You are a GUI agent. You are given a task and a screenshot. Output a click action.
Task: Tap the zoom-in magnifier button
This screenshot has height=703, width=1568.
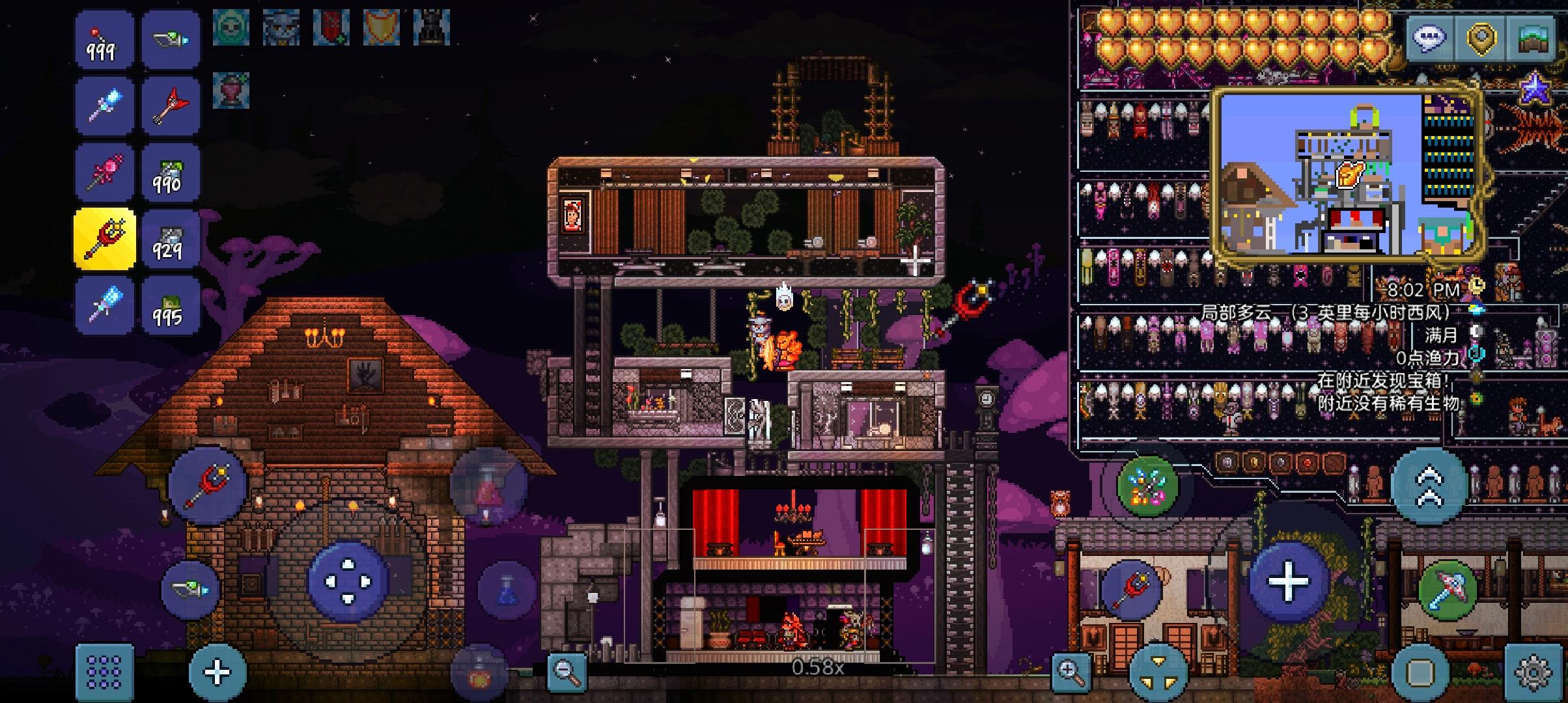pos(1071,671)
